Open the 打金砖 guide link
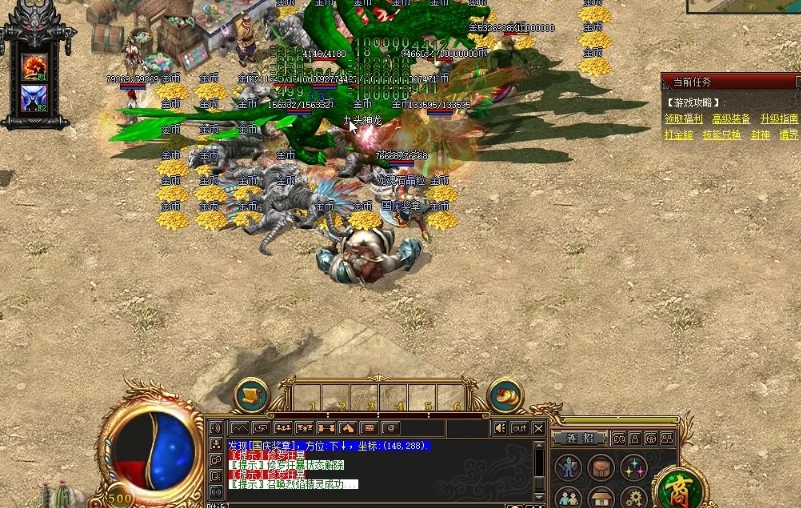The width and height of the screenshot is (801, 508). (678, 135)
